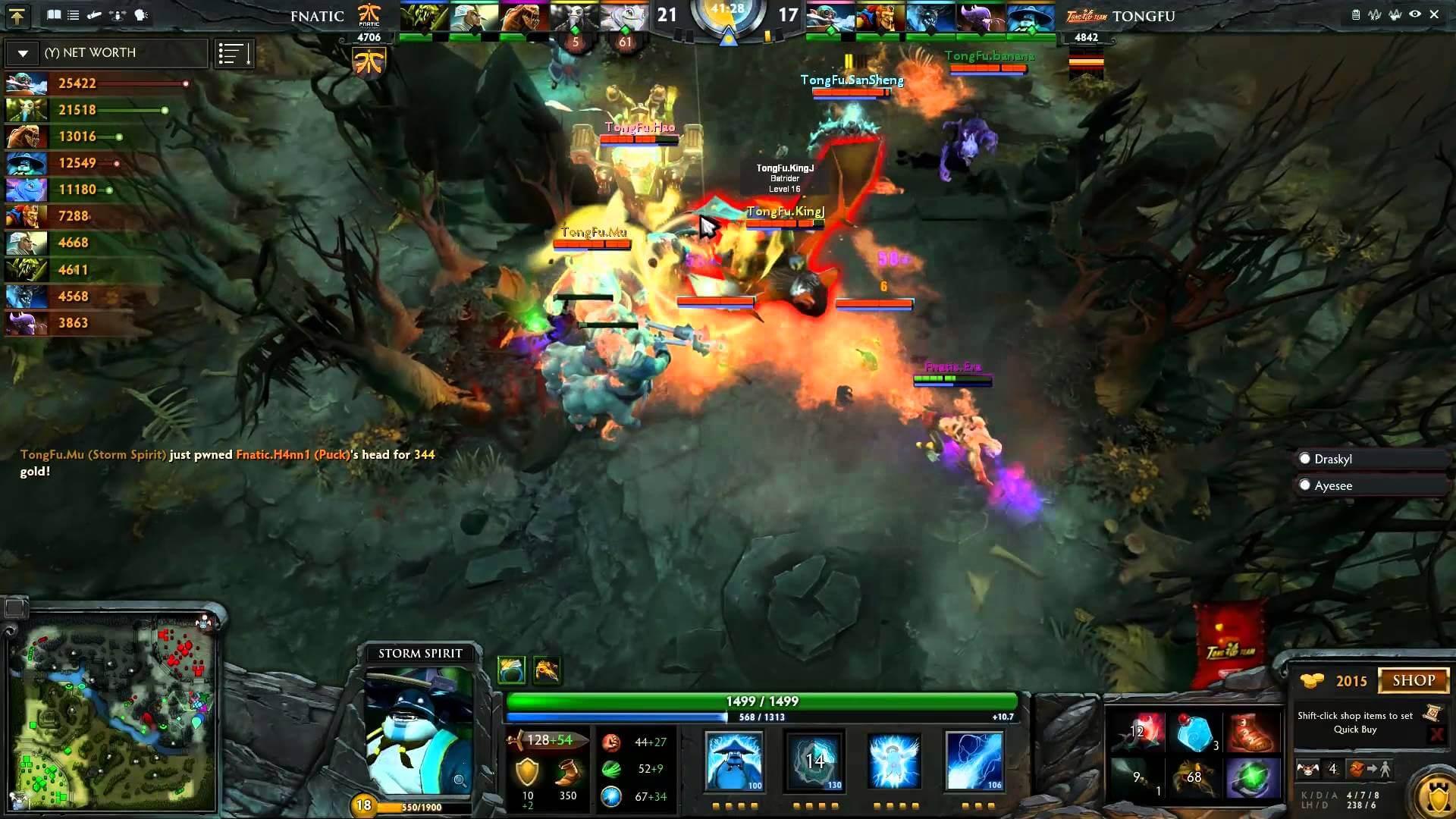The height and width of the screenshot is (819, 1456).
Task: Enable Draskyl's caster audio
Action: (x=1304, y=458)
